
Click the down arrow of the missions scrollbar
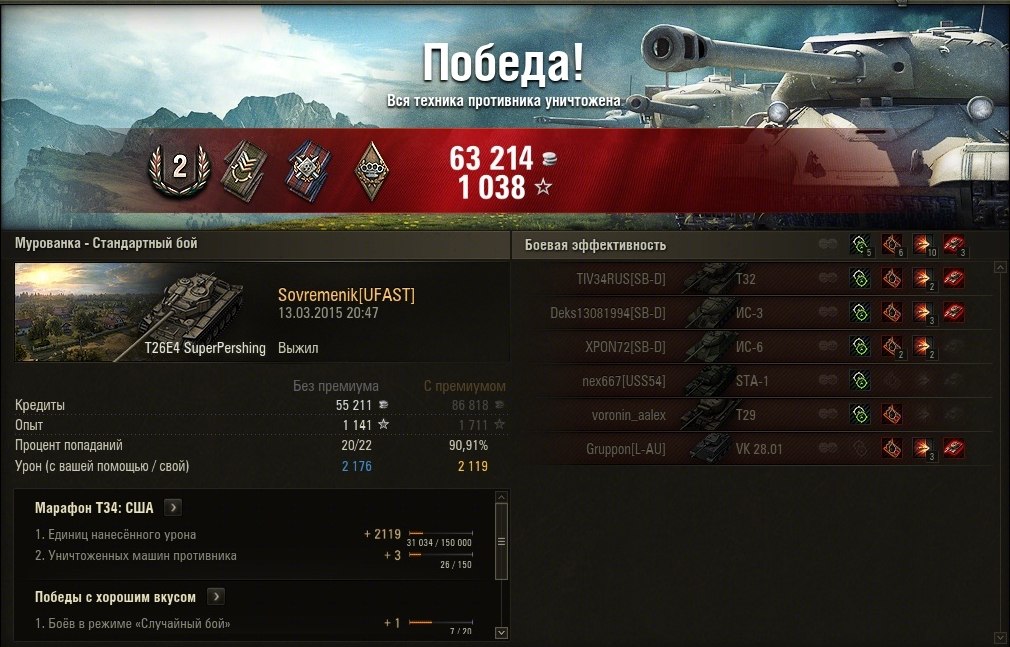pos(501,632)
